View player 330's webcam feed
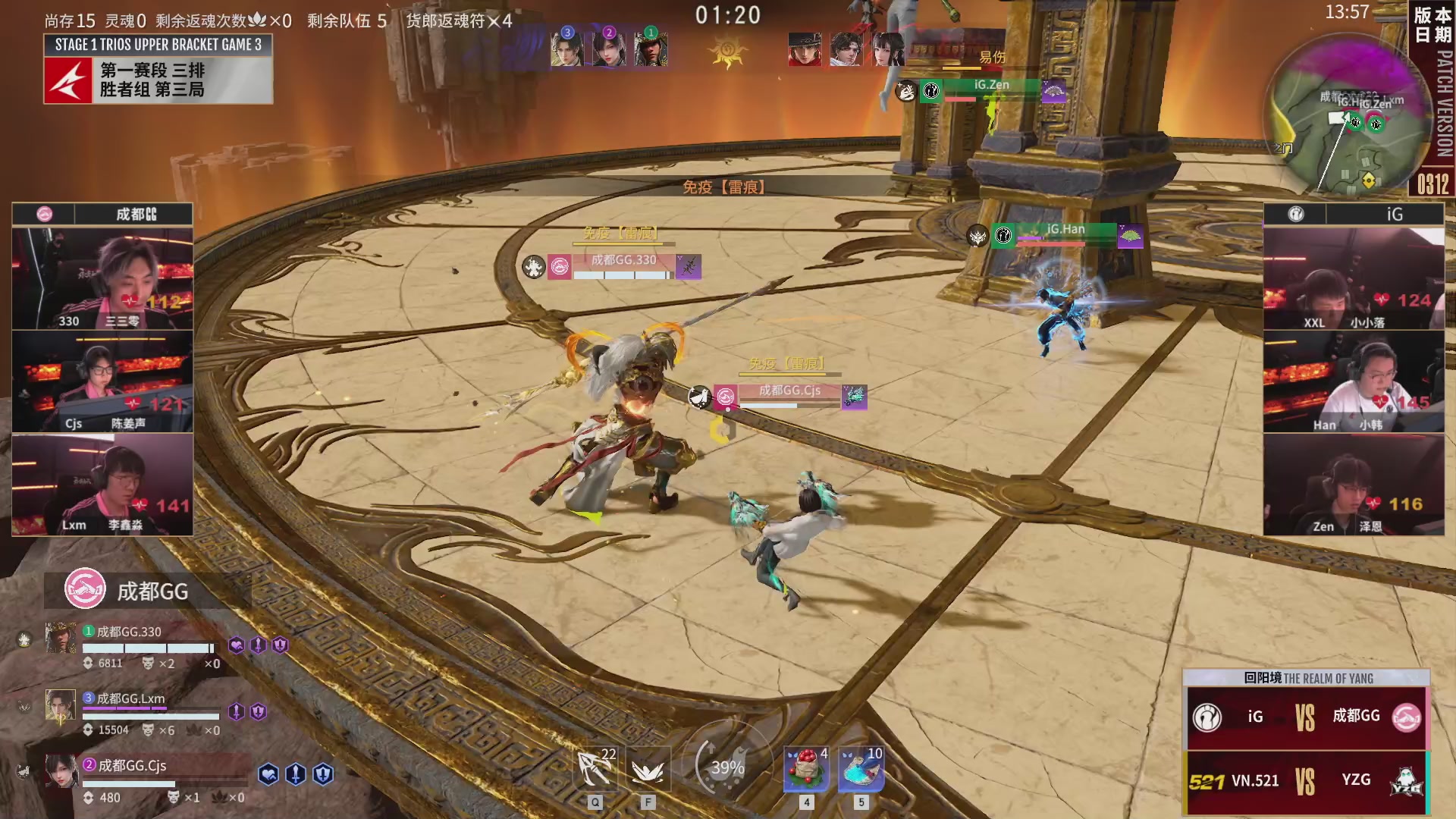The width and height of the screenshot is (1456, 819). 102,278
